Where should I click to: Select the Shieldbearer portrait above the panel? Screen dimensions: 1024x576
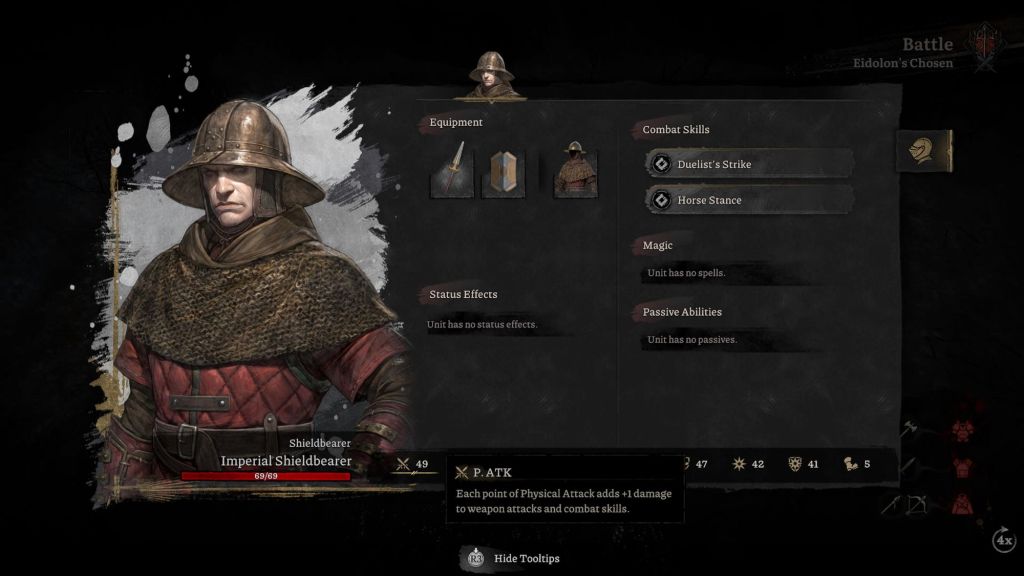(491, 75)
